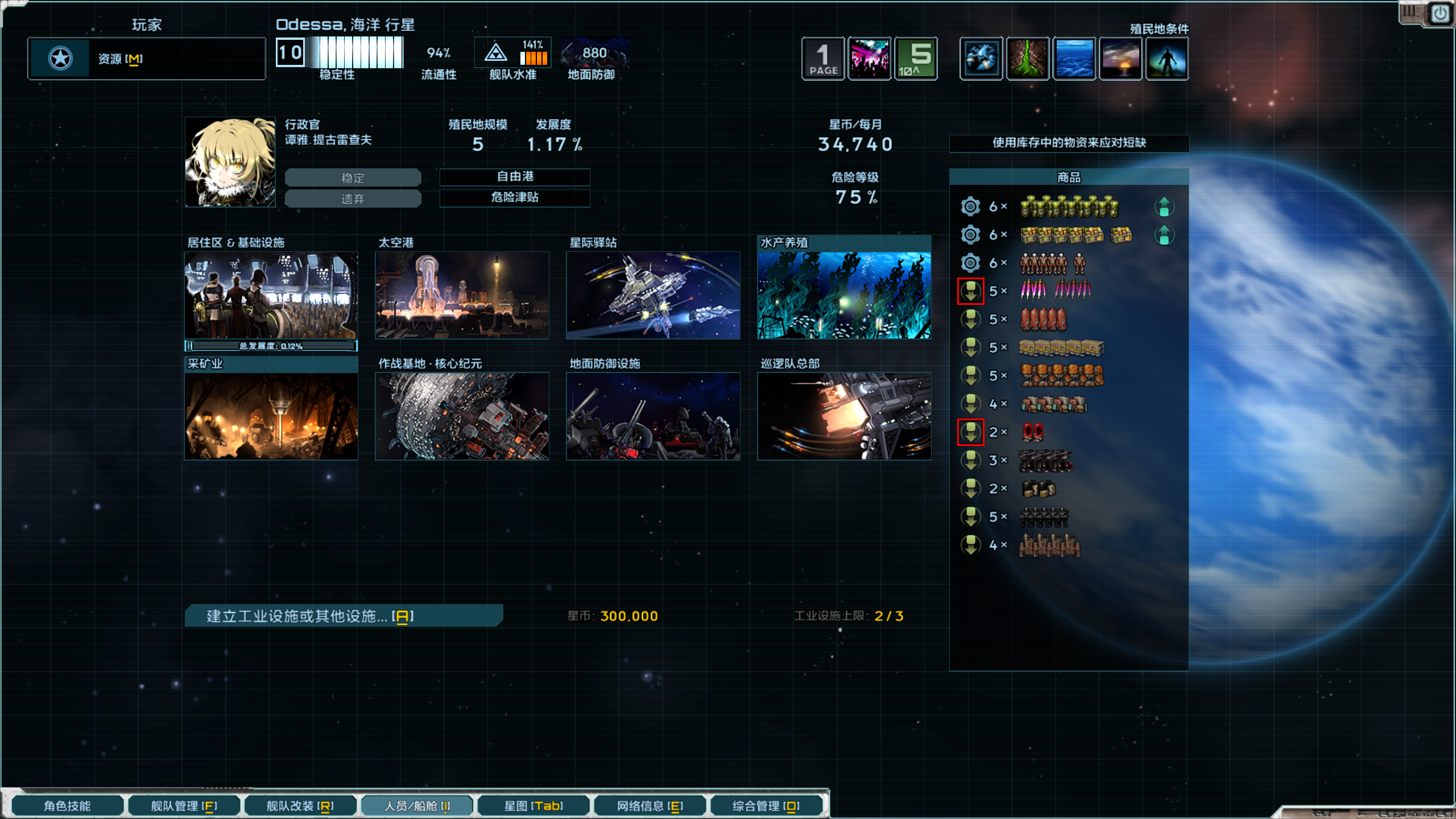
Task: Switch to the 综合管理 command tab
Action: (x=766, y=806)
